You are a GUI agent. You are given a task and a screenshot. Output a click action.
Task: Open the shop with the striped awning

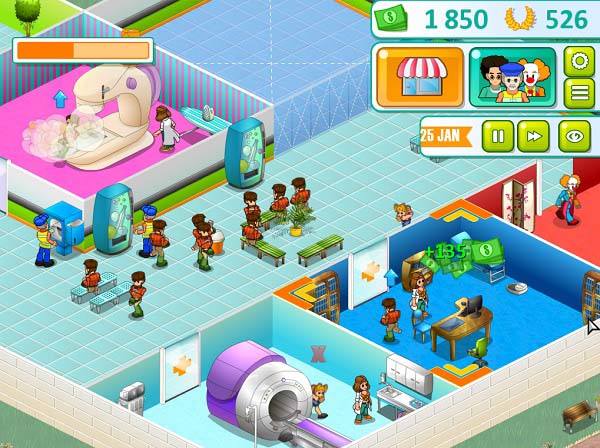419,77
